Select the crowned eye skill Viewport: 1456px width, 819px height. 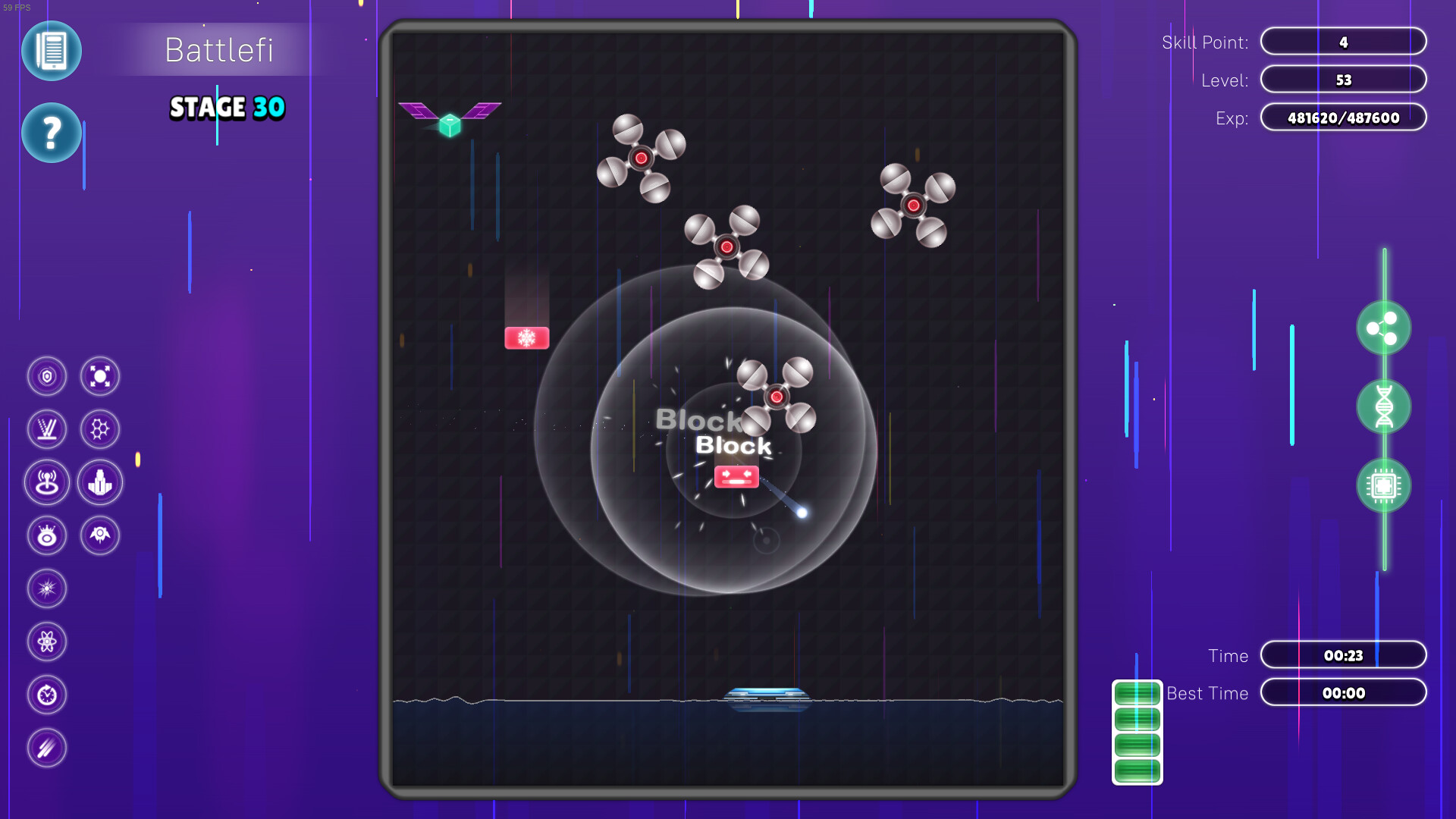click(47, 535)
